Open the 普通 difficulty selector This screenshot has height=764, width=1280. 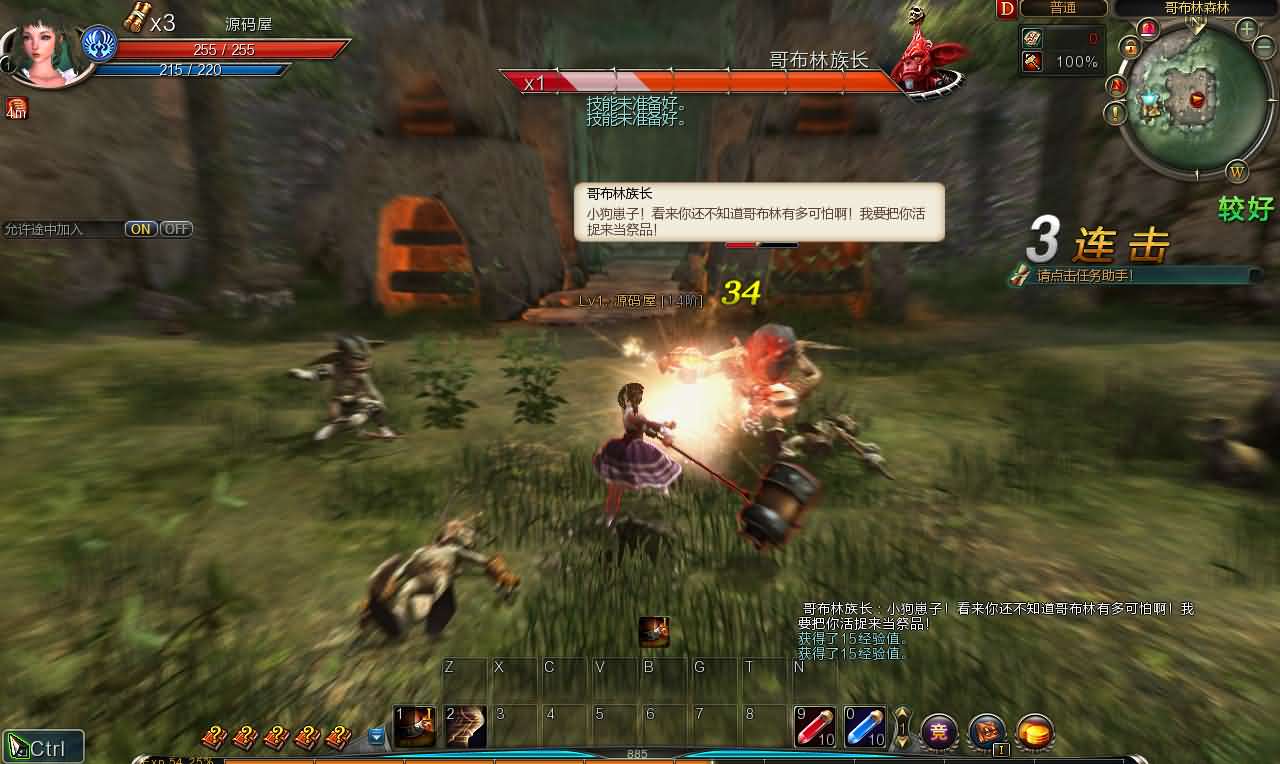(x=1064, y=8)
